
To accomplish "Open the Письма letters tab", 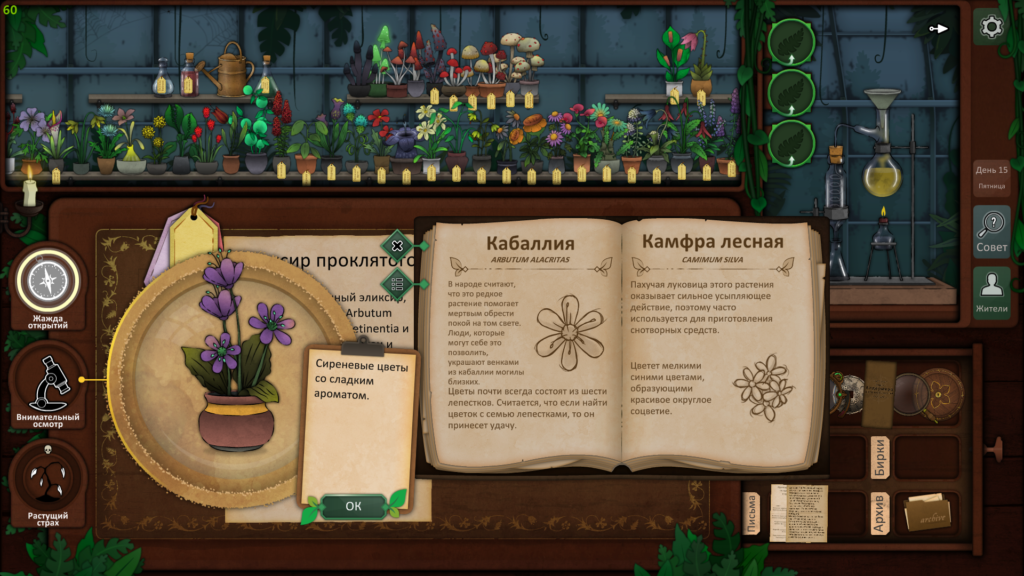I will click(754, 513).
